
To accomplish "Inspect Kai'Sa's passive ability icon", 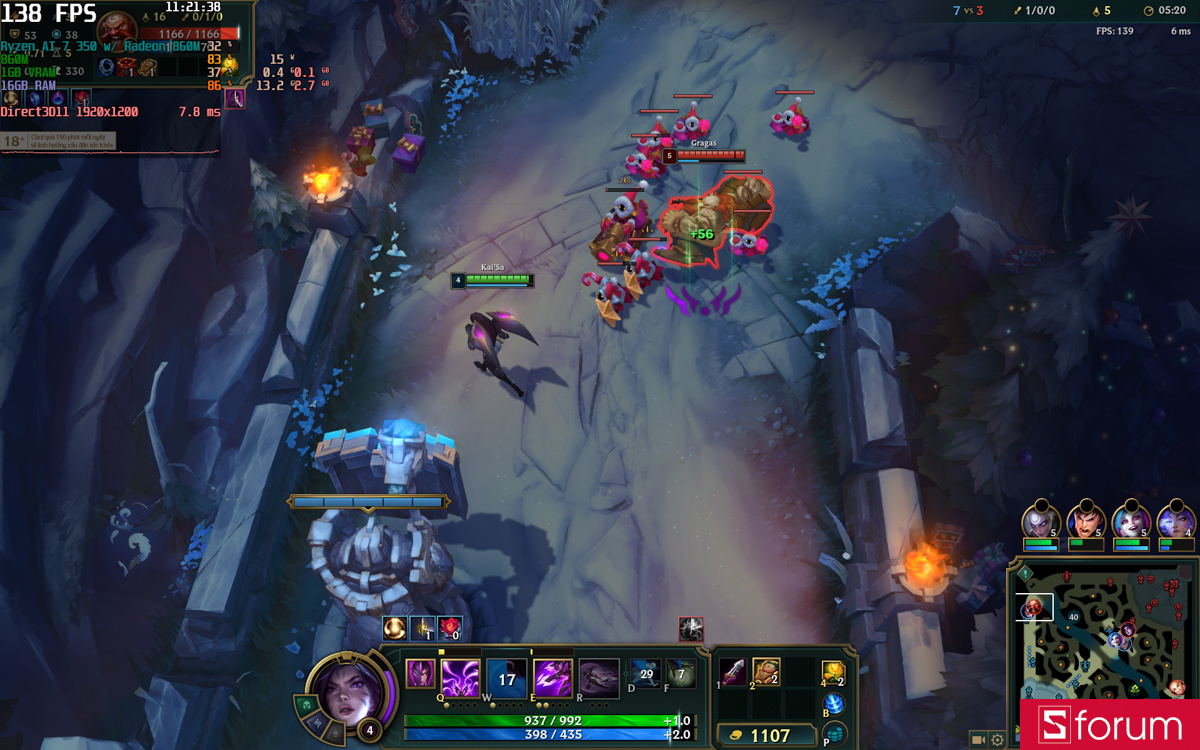I will click(420, 674).
